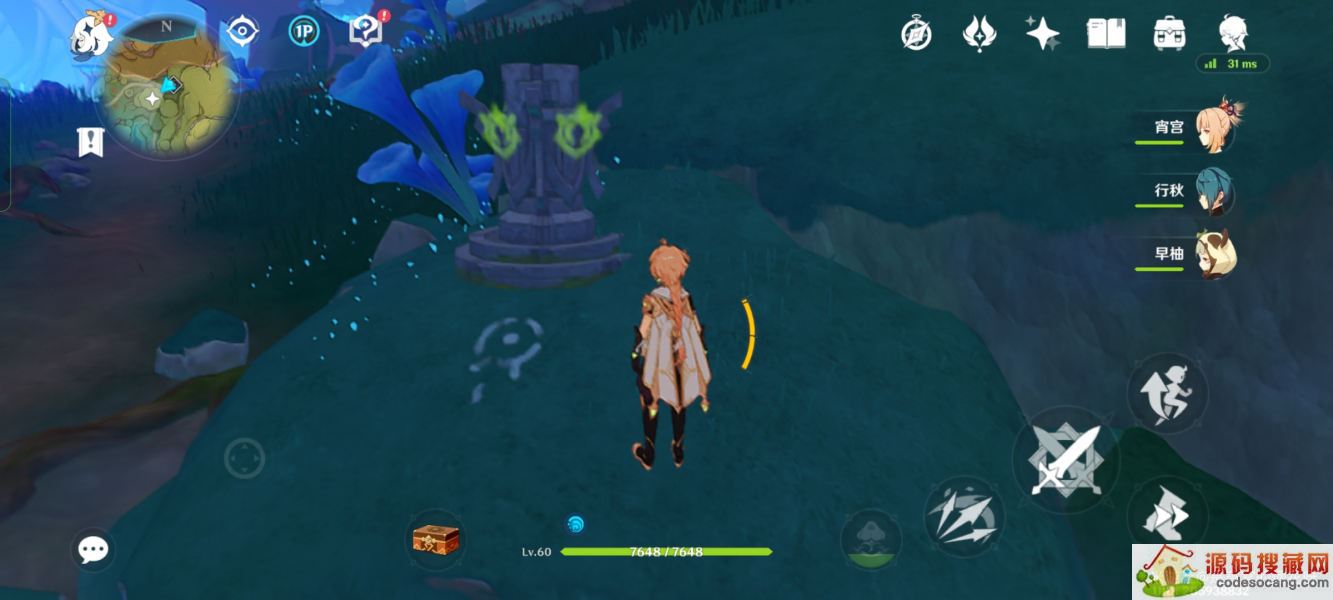Activate the elemental skill arrows button
The width and height of the screenshot is (1333, 600).
(964, 516)
